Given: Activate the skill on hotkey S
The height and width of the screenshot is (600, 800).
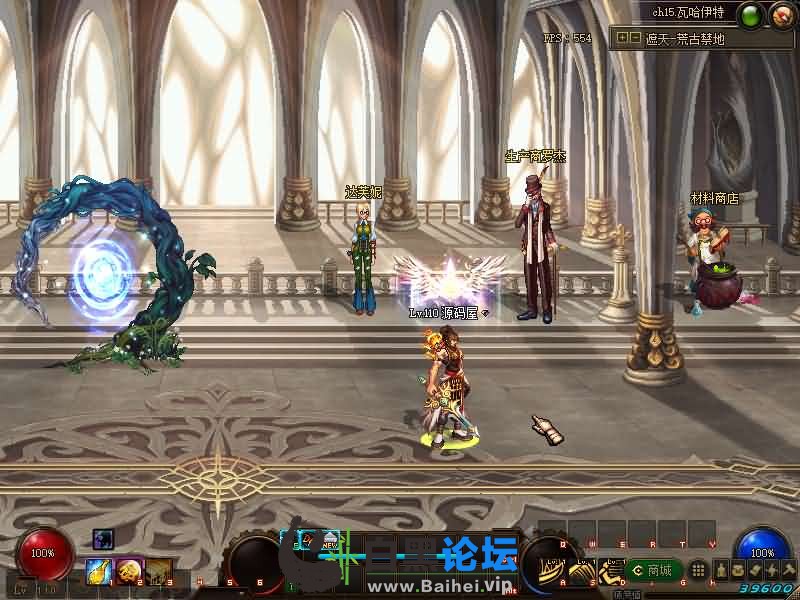Looking at the screenshot, I should click(x=581, y=570).
